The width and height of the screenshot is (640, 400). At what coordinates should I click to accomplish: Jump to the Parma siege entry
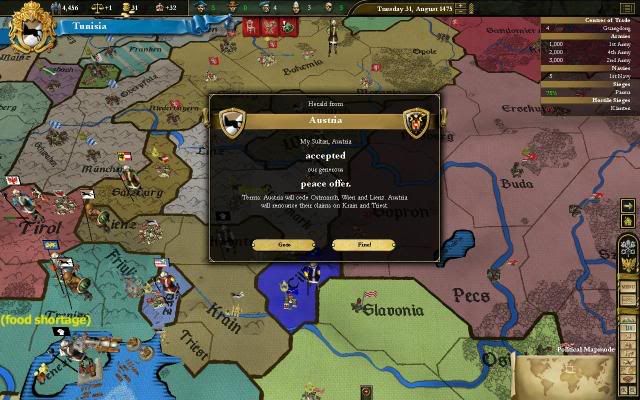pos(608,91)
